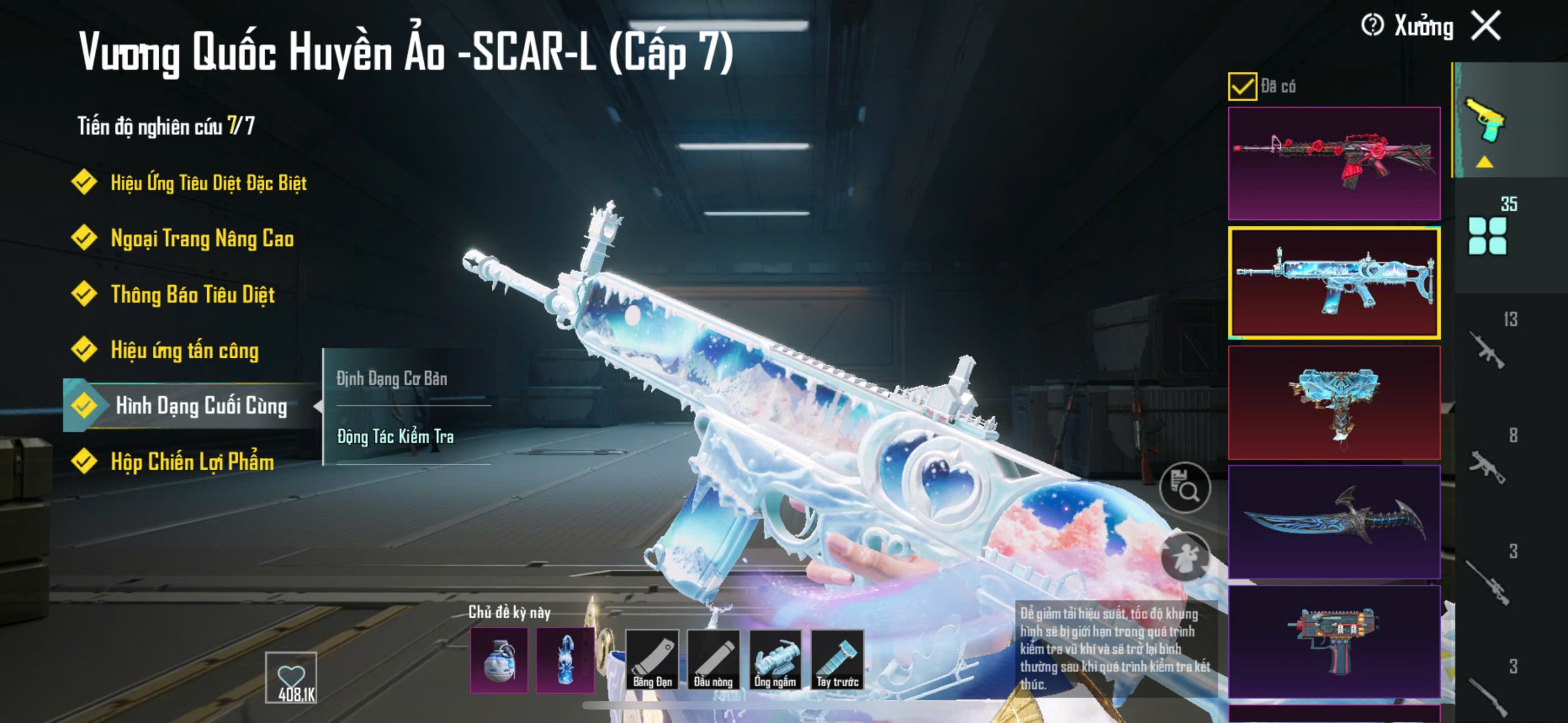Viewport: 1568px width, 723px height.
Task: View Hộp Chiến Lợi Phẩm entry
Action: (x=192, y=462)
